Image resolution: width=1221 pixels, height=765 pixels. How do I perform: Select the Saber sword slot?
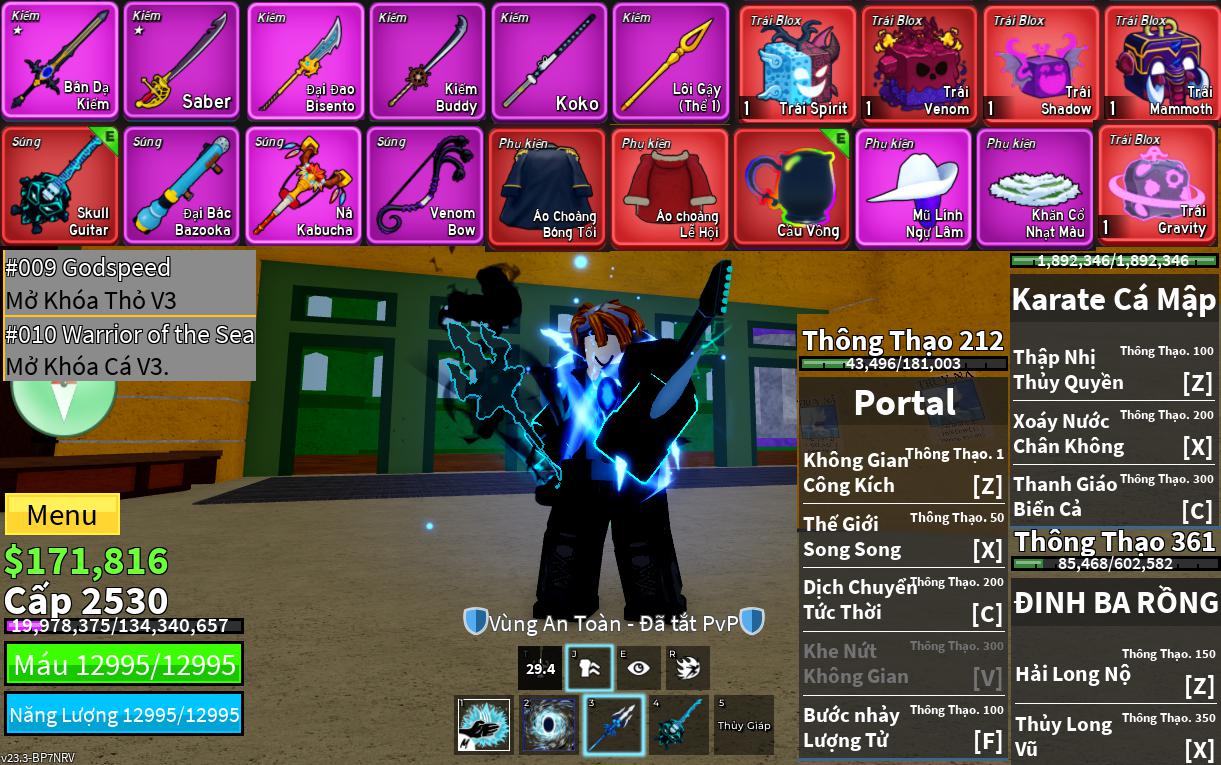pyautogui.click(x=181, y=62)
